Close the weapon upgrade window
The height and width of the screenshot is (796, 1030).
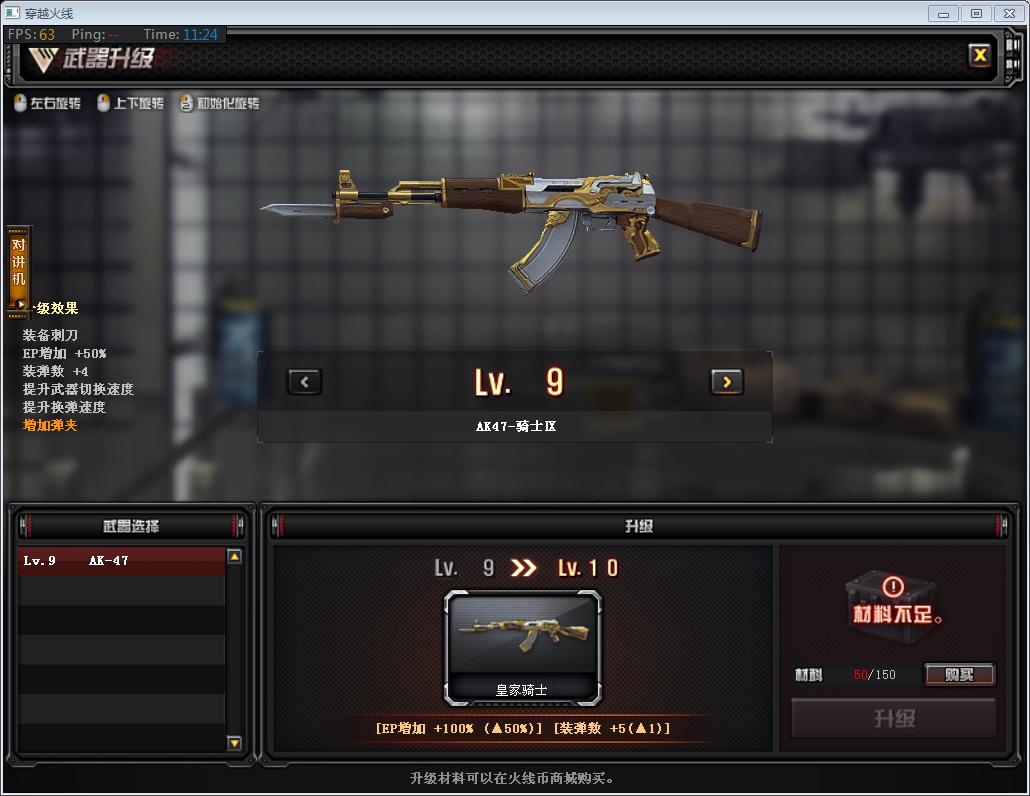tap(980, 56)
